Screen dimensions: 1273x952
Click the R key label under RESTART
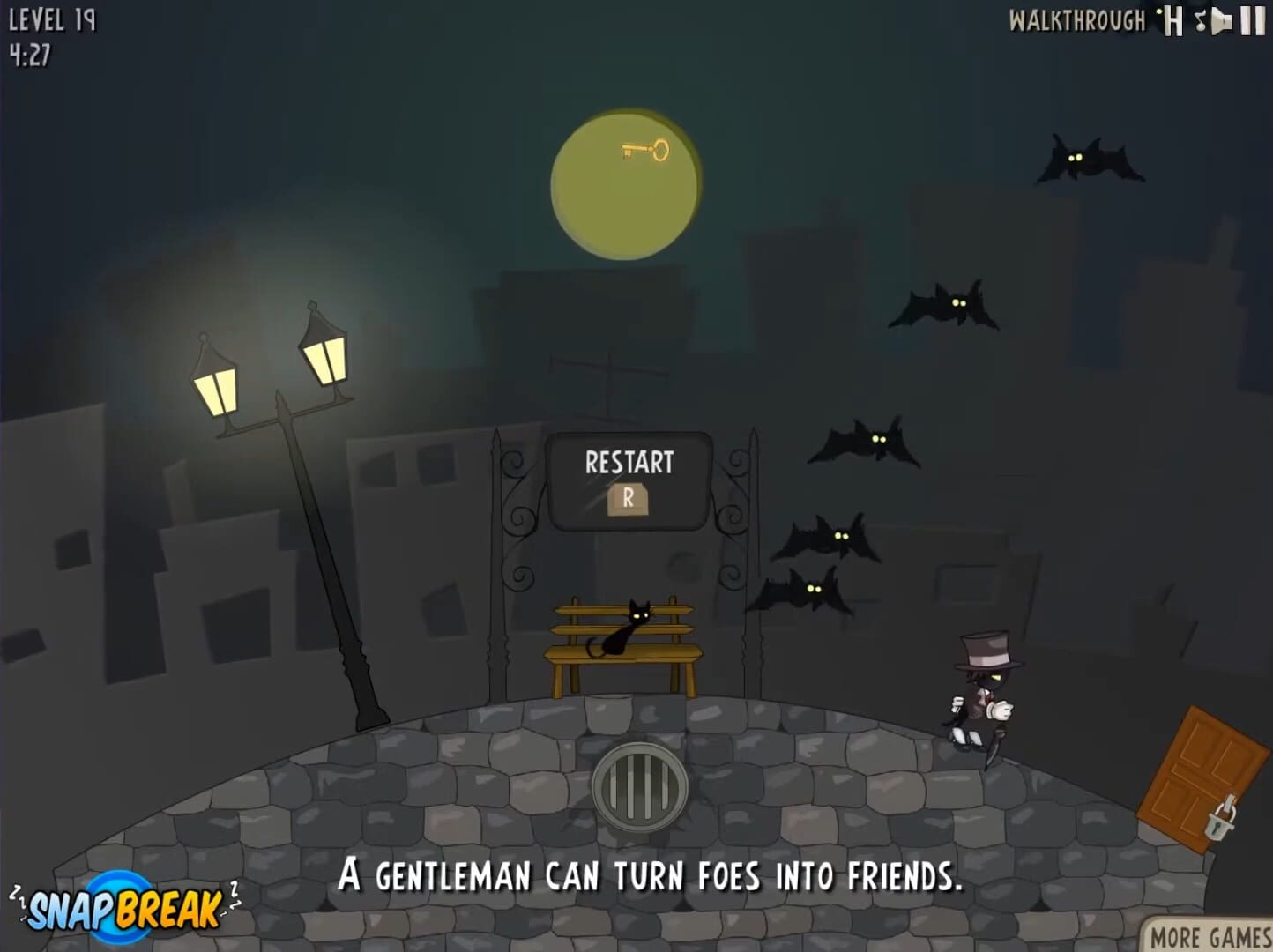(x=628, y=498)
